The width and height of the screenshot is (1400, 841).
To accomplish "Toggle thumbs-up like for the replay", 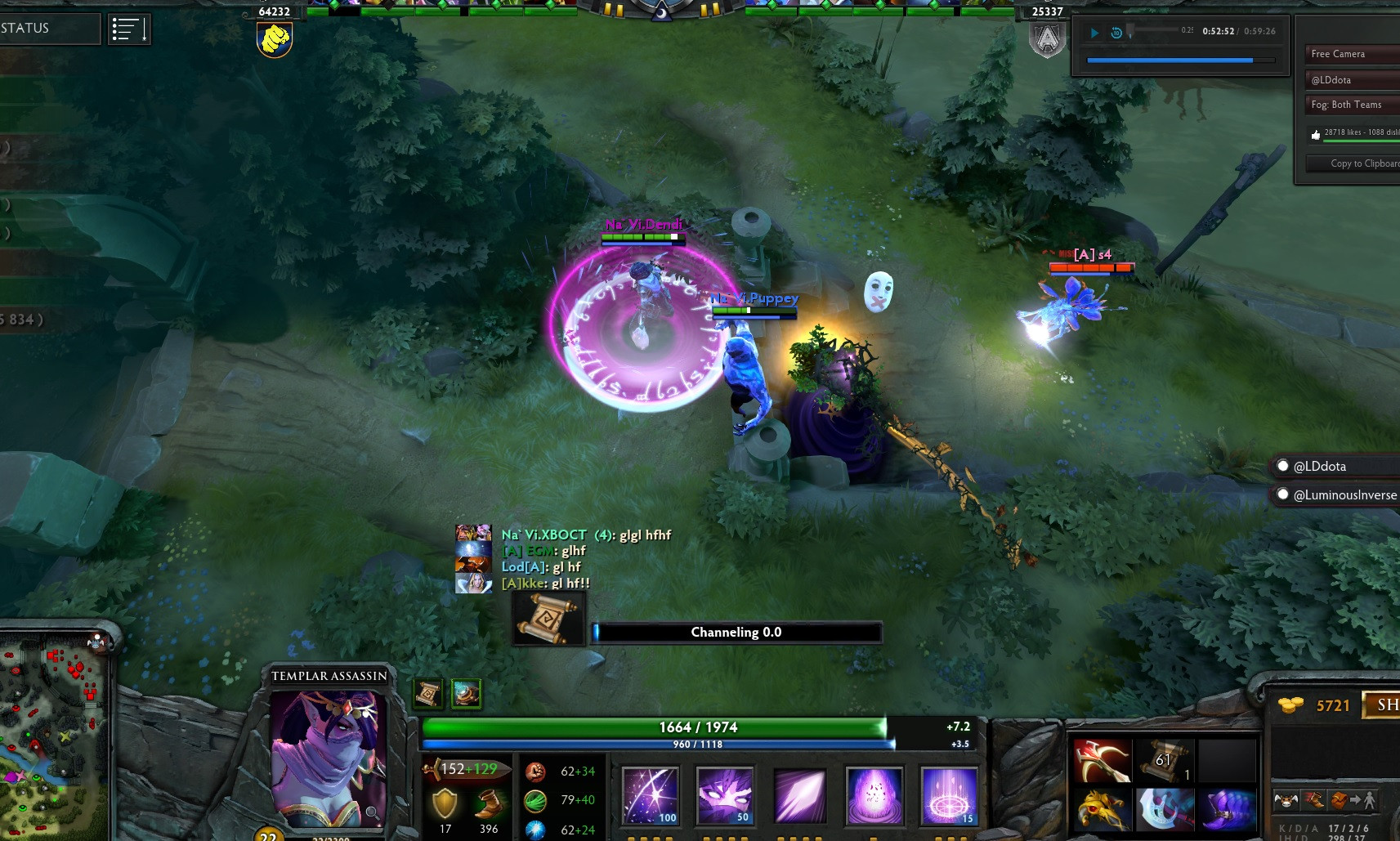I will coord(1317,135).
